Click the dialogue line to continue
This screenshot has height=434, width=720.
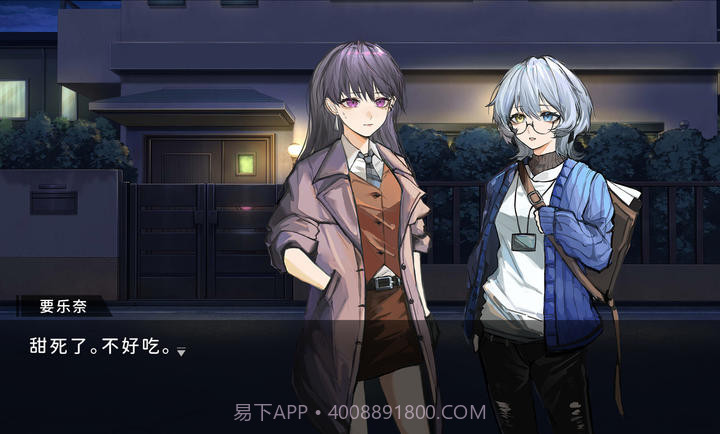point(99,347)
